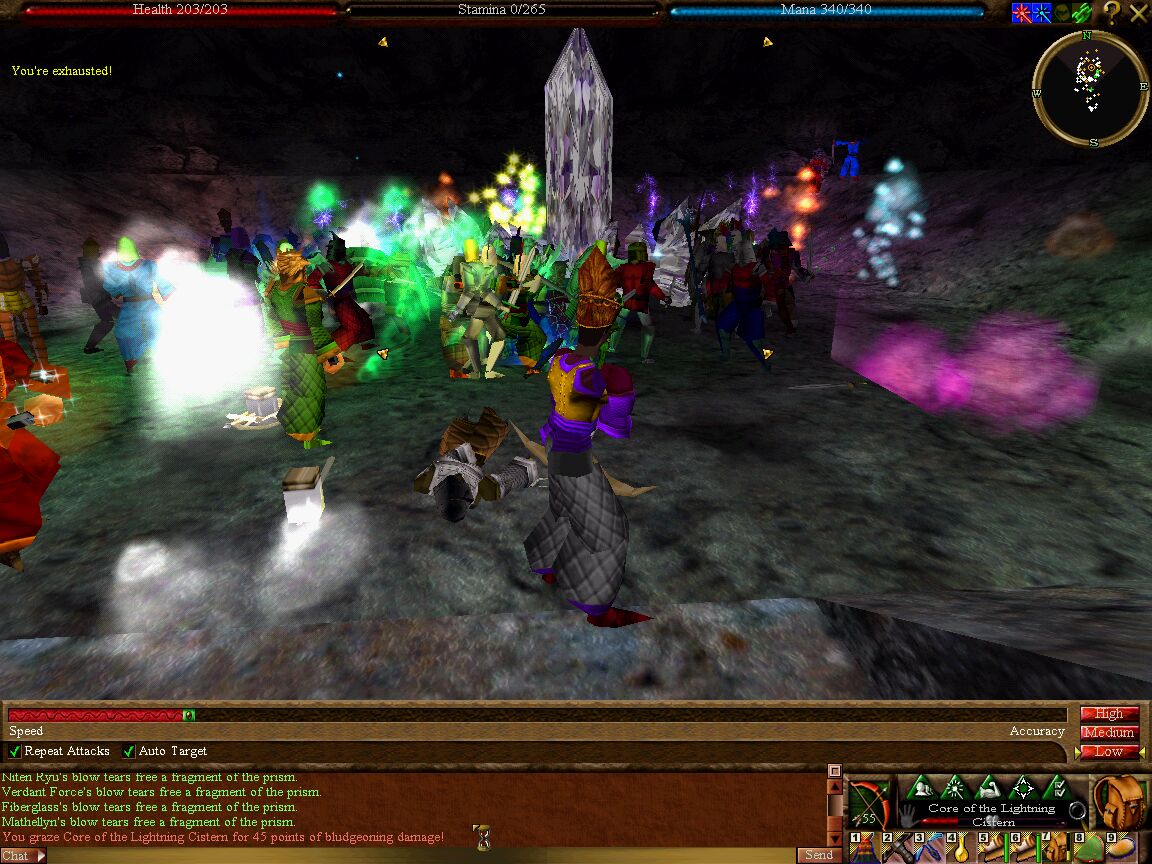
Task: Use the yellow potion in slot 4
Action: (x=961, y=849)
